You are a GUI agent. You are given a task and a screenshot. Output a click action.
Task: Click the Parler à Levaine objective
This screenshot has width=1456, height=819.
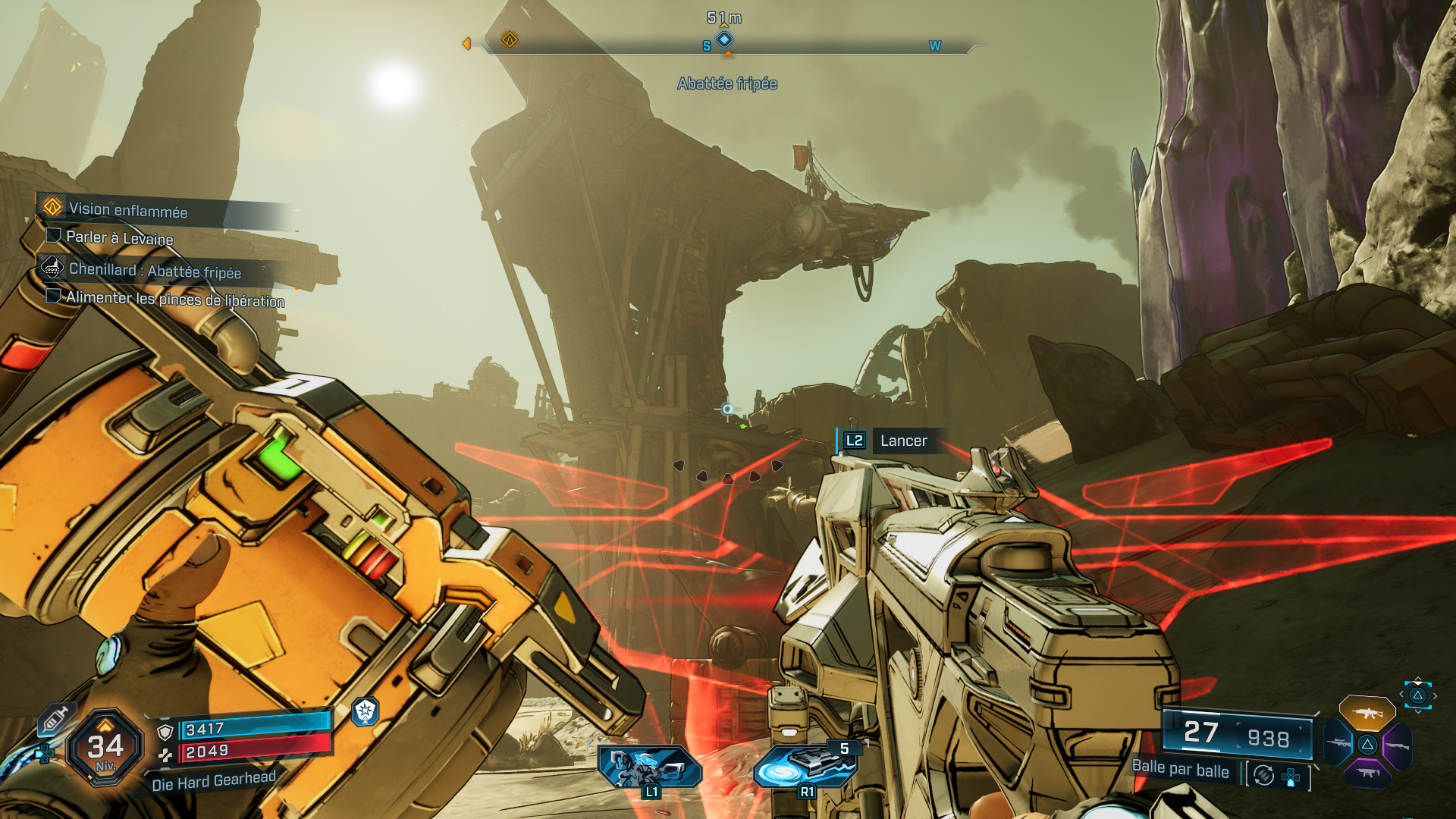pos(119,237)
